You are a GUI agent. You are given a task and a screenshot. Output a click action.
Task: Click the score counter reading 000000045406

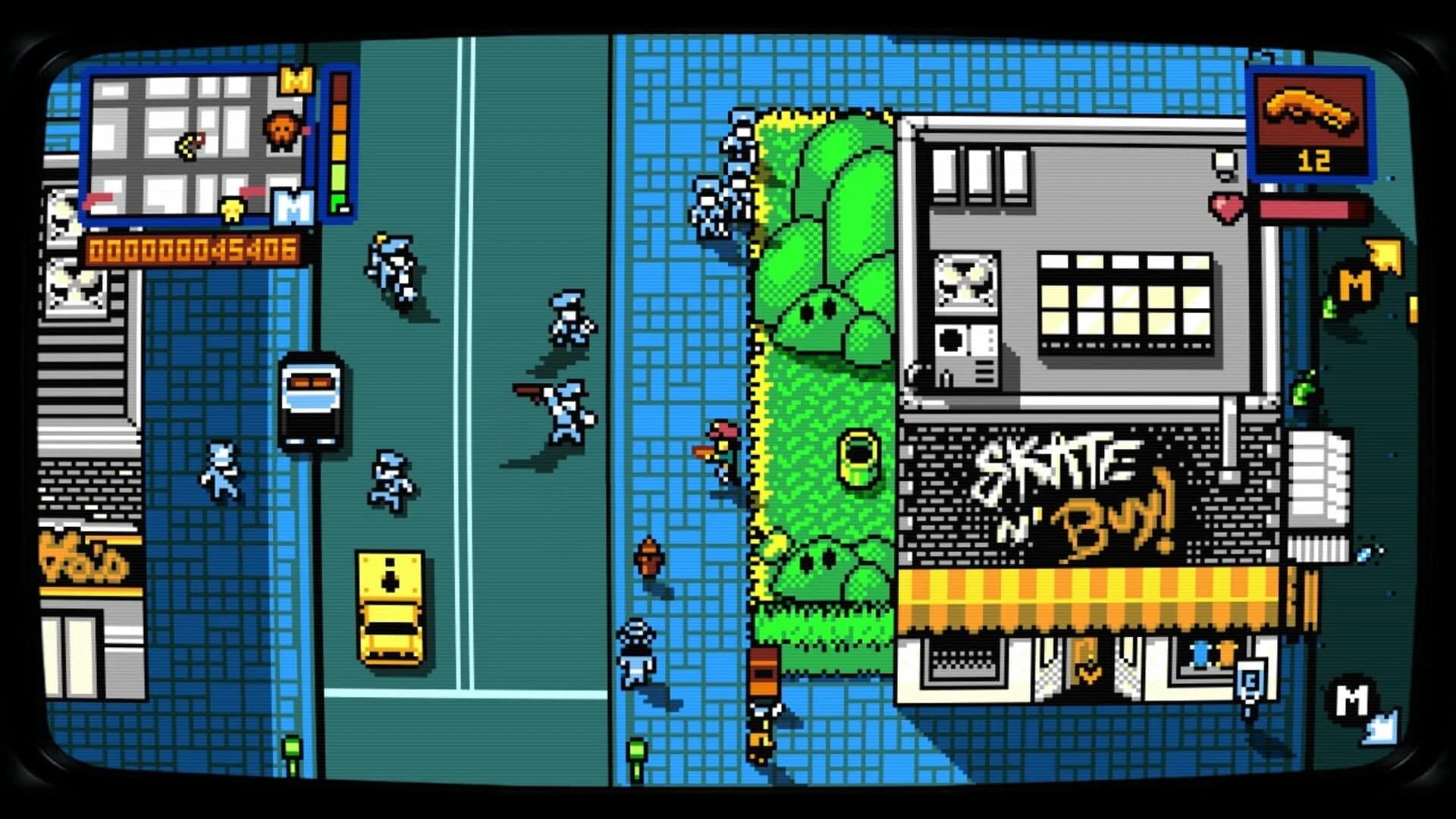click(193, 246)
